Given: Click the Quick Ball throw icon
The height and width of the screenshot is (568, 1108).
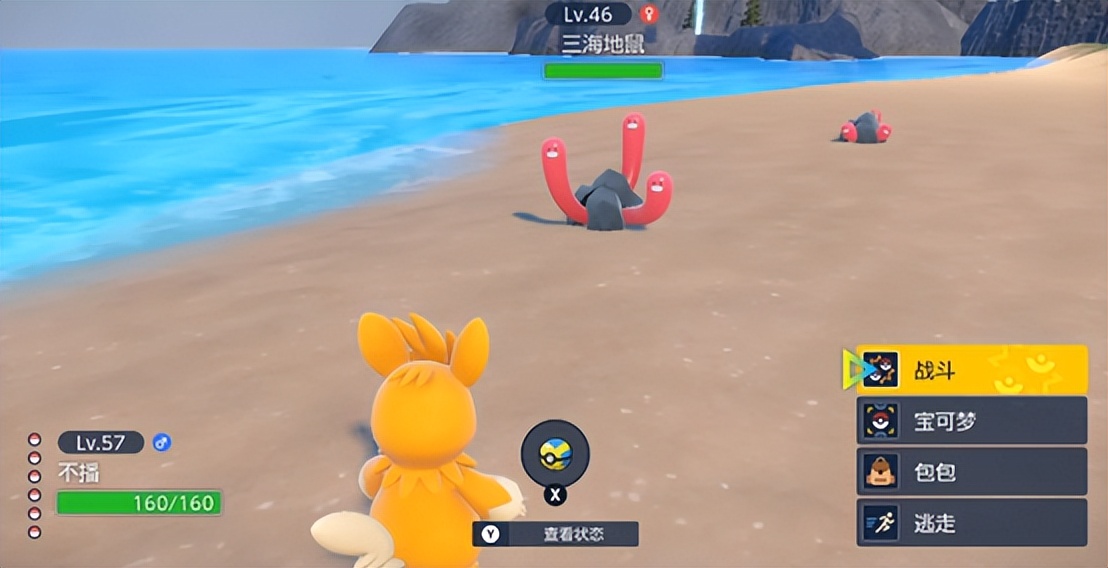Looking at the screenshot, I should 555,454.
